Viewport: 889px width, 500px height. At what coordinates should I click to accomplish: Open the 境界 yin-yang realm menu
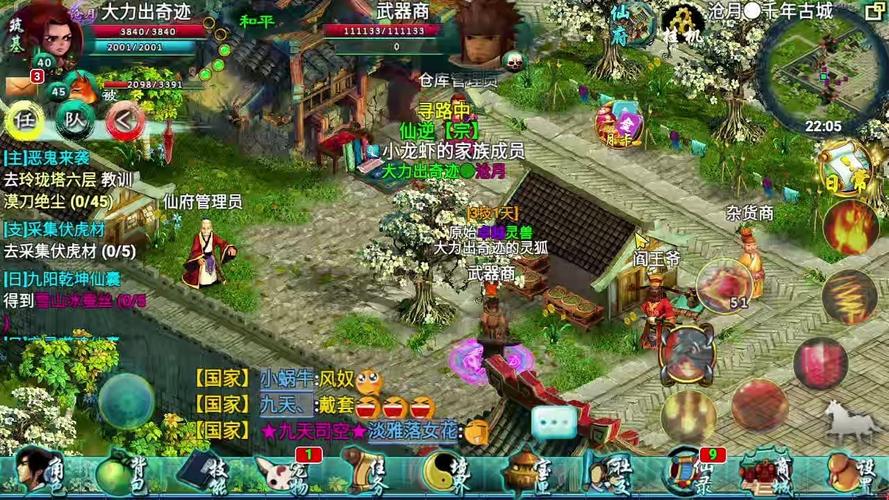pyautogui.click(x=444, y=472)
